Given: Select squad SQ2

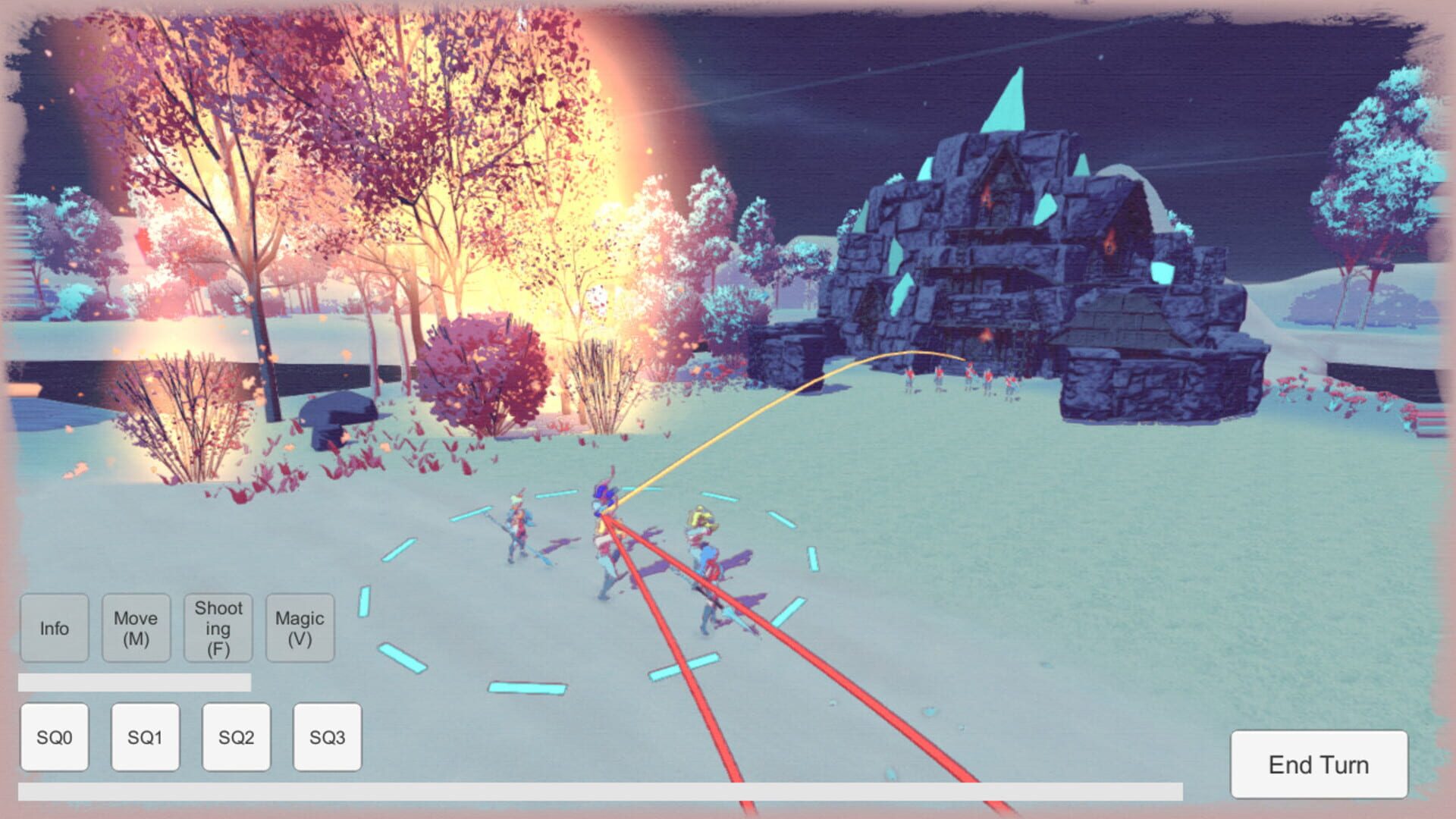Looking at the screenshot, I should point(236,736).
